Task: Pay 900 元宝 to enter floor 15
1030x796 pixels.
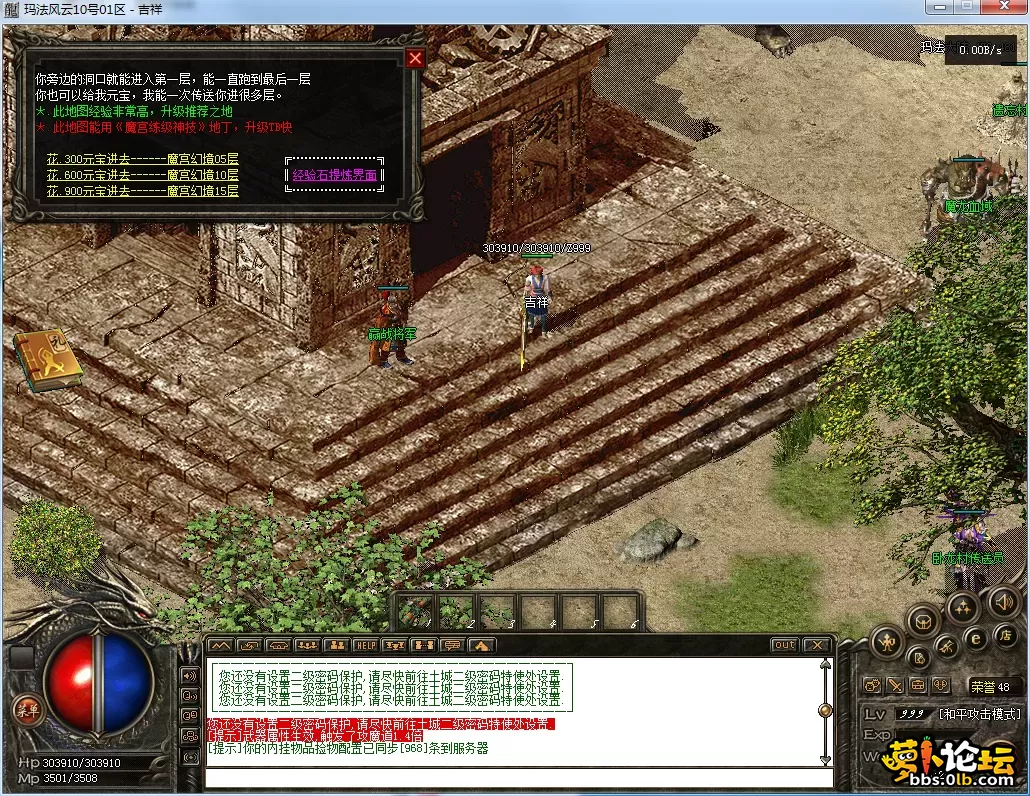Action: tap(142, 191)
